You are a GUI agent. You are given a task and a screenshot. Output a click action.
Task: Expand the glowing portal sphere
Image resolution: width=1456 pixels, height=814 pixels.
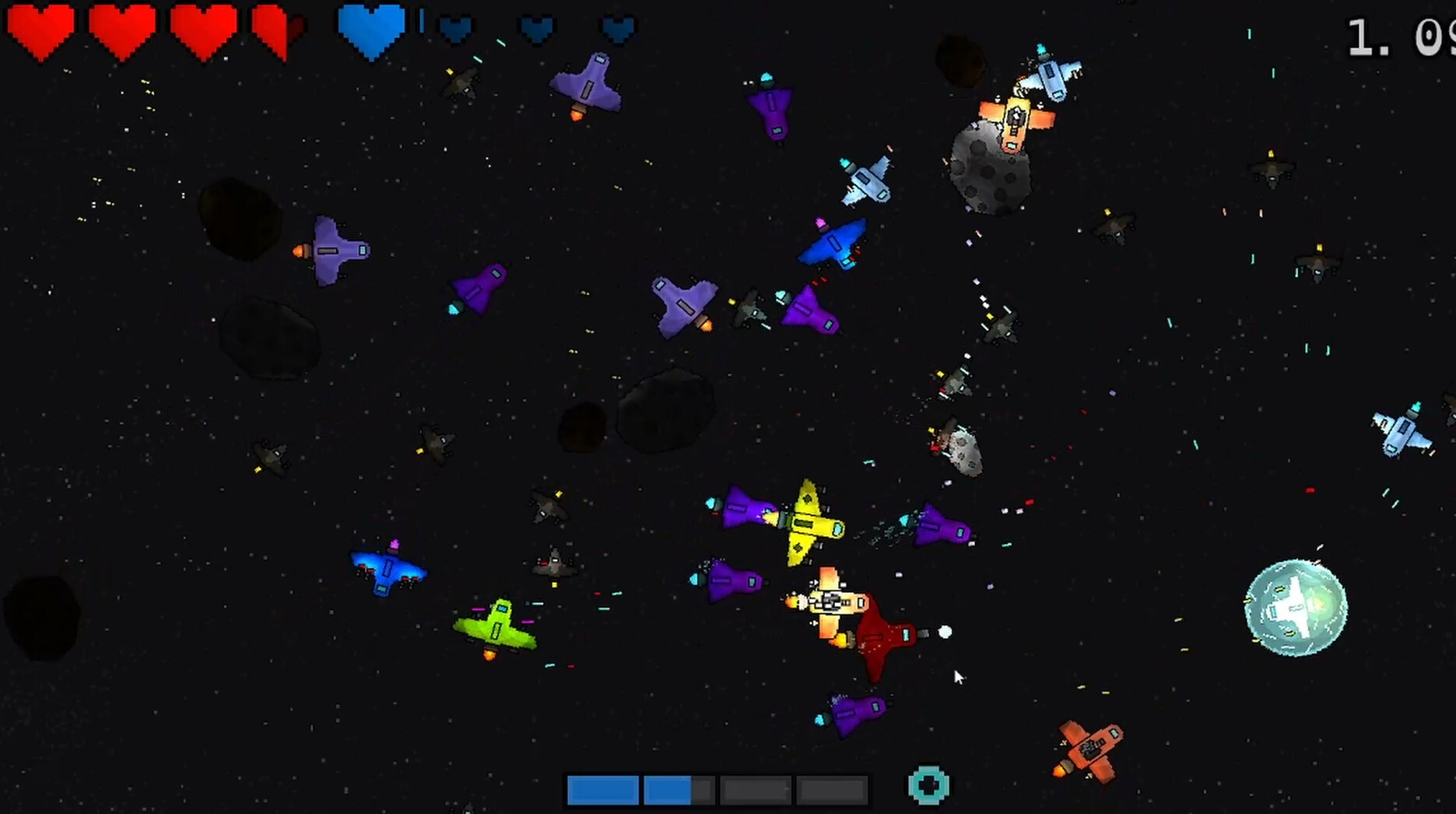click(x=1296, y=607)
